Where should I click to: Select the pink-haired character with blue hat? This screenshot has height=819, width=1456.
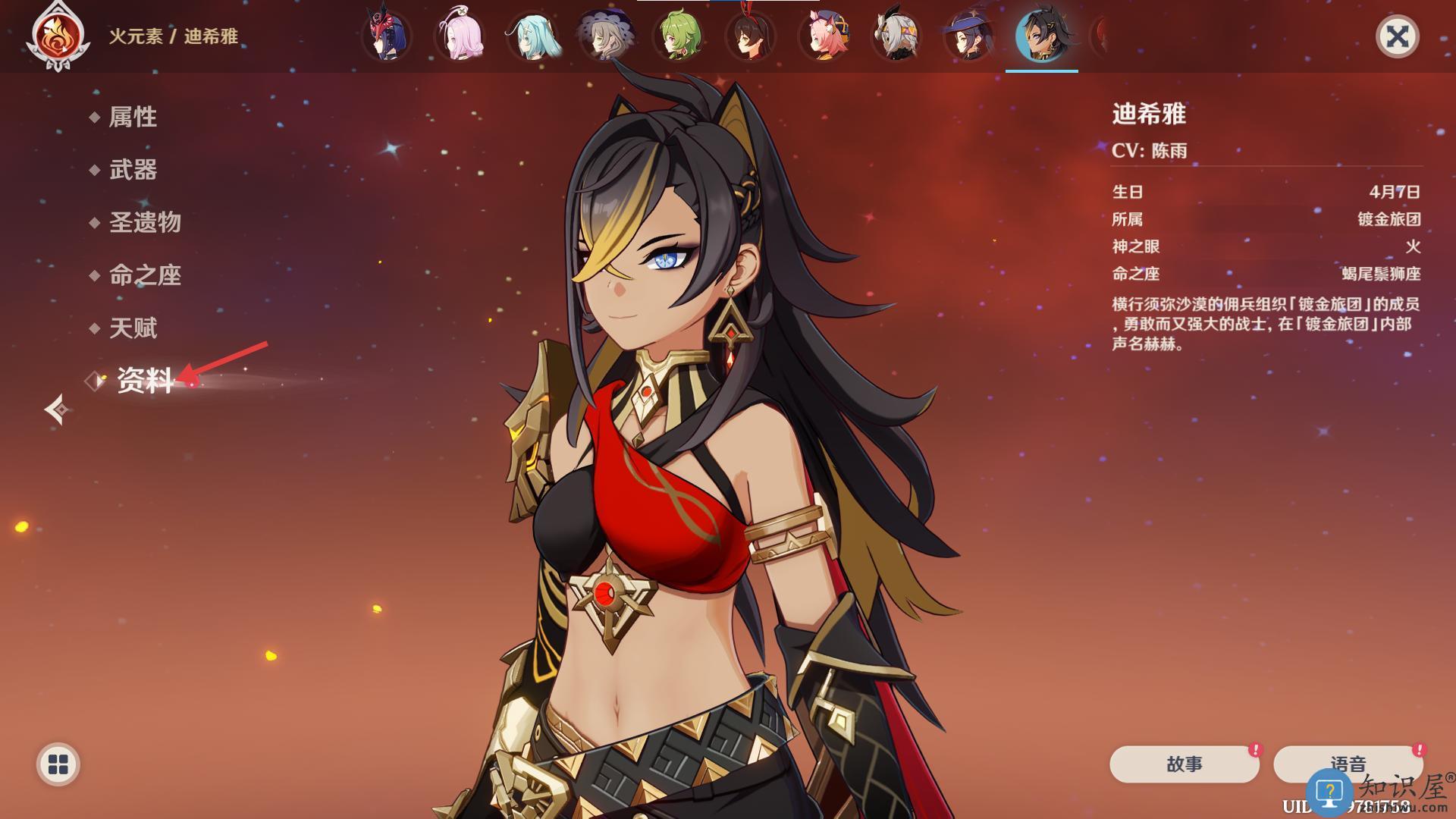pyautogui.click(x=824, y=36)
